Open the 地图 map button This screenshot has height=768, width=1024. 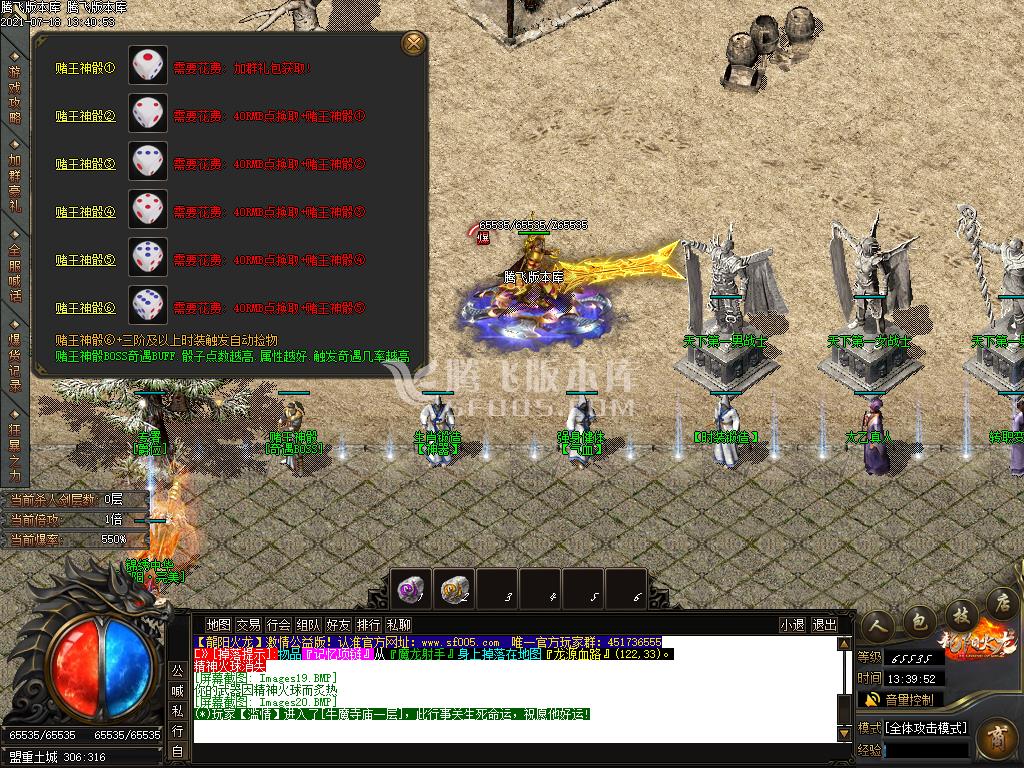coord(218,625)
